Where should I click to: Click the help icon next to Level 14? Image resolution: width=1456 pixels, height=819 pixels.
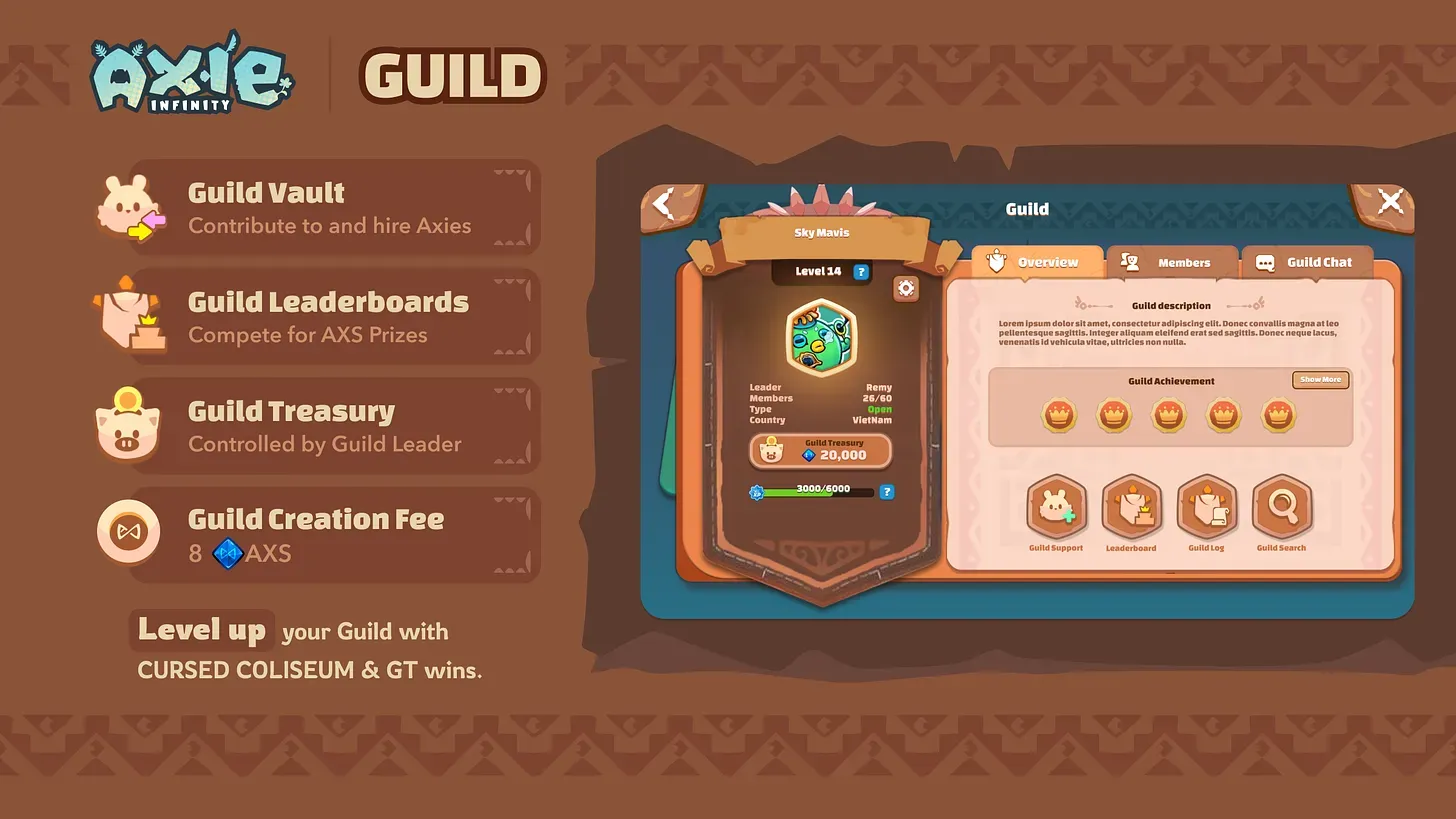pyautogui.click(x=861, y=271)
